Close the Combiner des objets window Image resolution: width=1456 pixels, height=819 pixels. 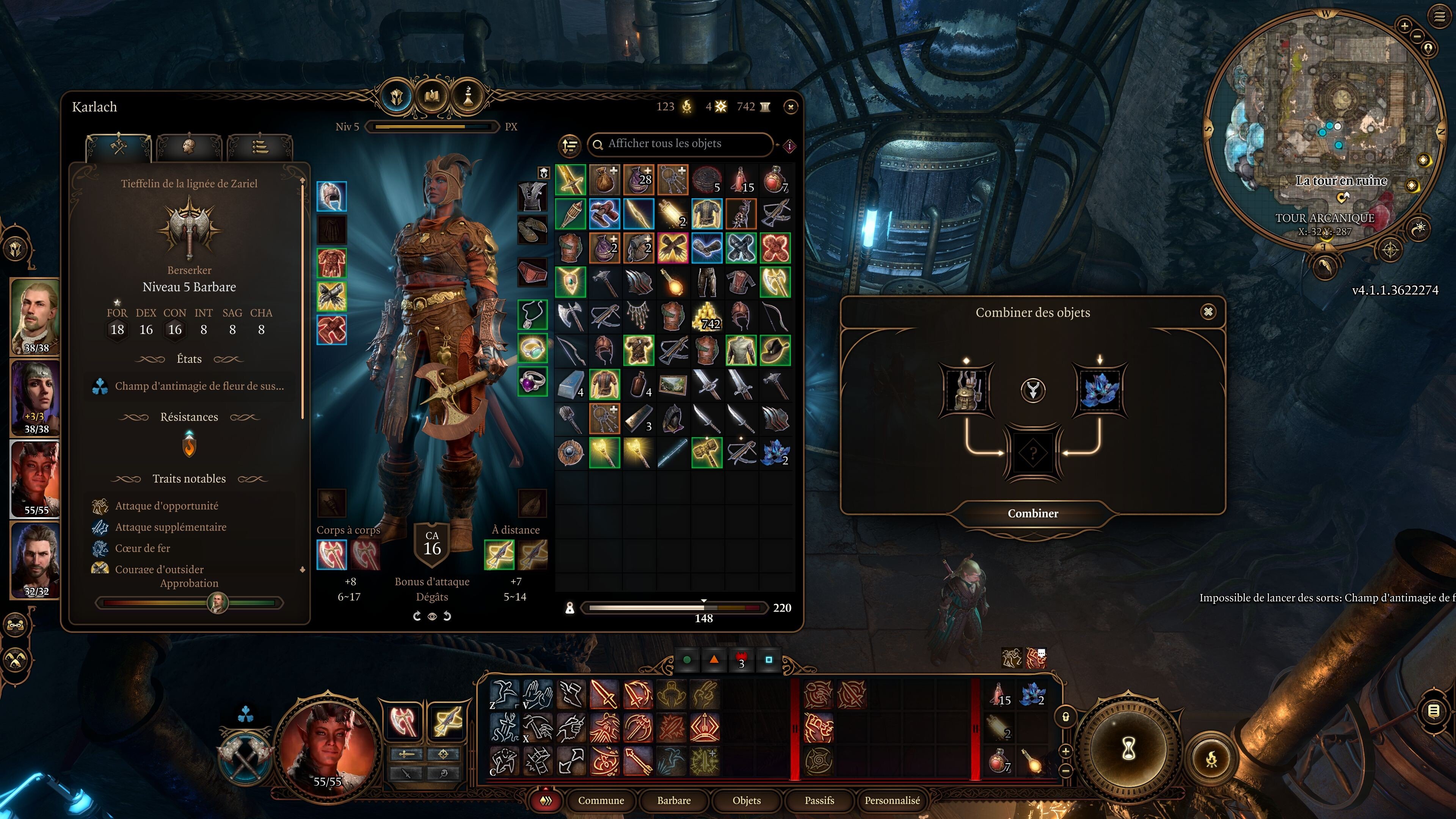[x=1208, y=312]
